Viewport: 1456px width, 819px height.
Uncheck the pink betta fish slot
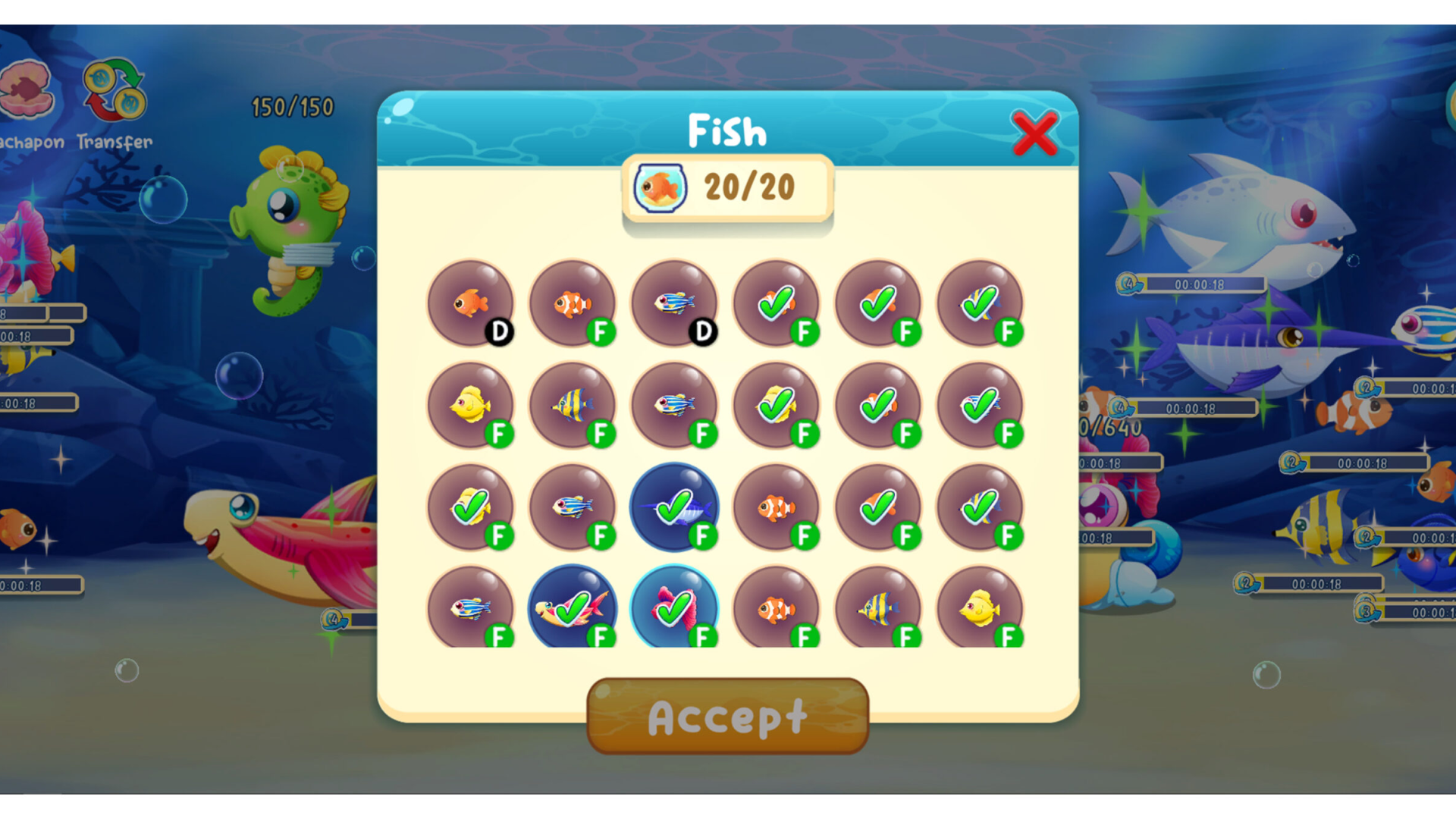674,607
